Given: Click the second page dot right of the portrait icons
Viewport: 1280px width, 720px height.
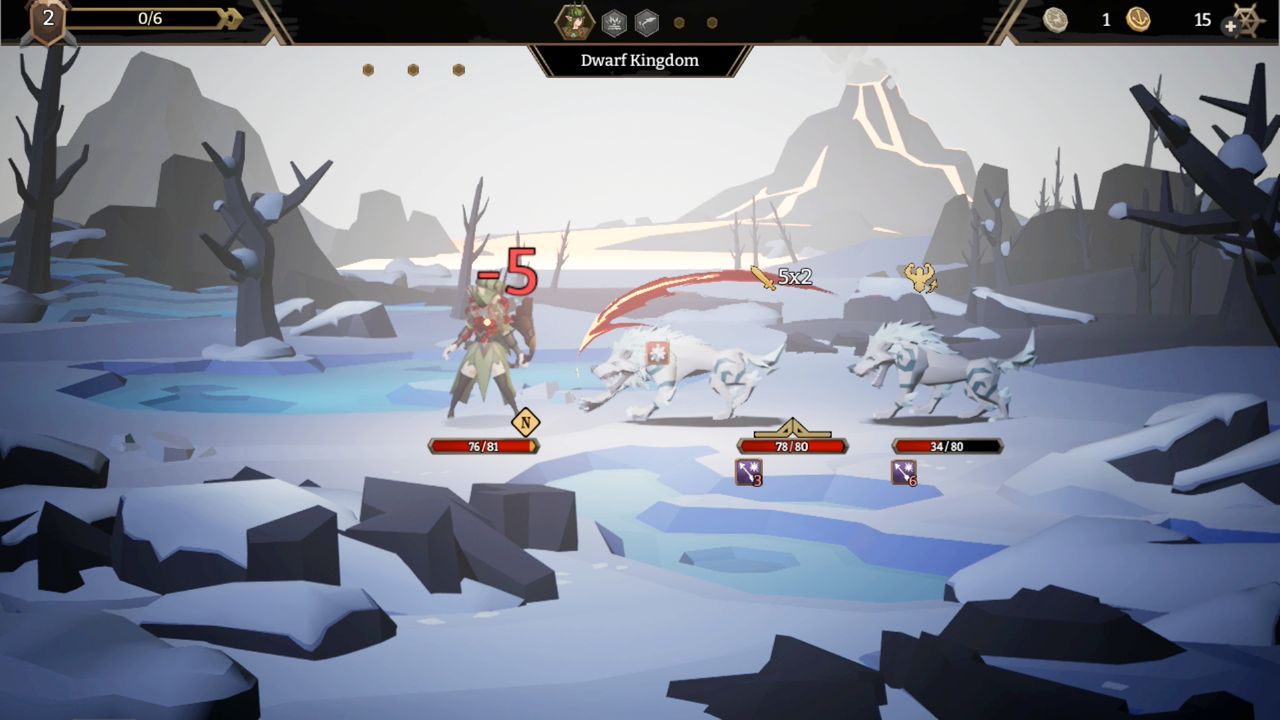Looking at the screenshot, I should pos(711,21).
